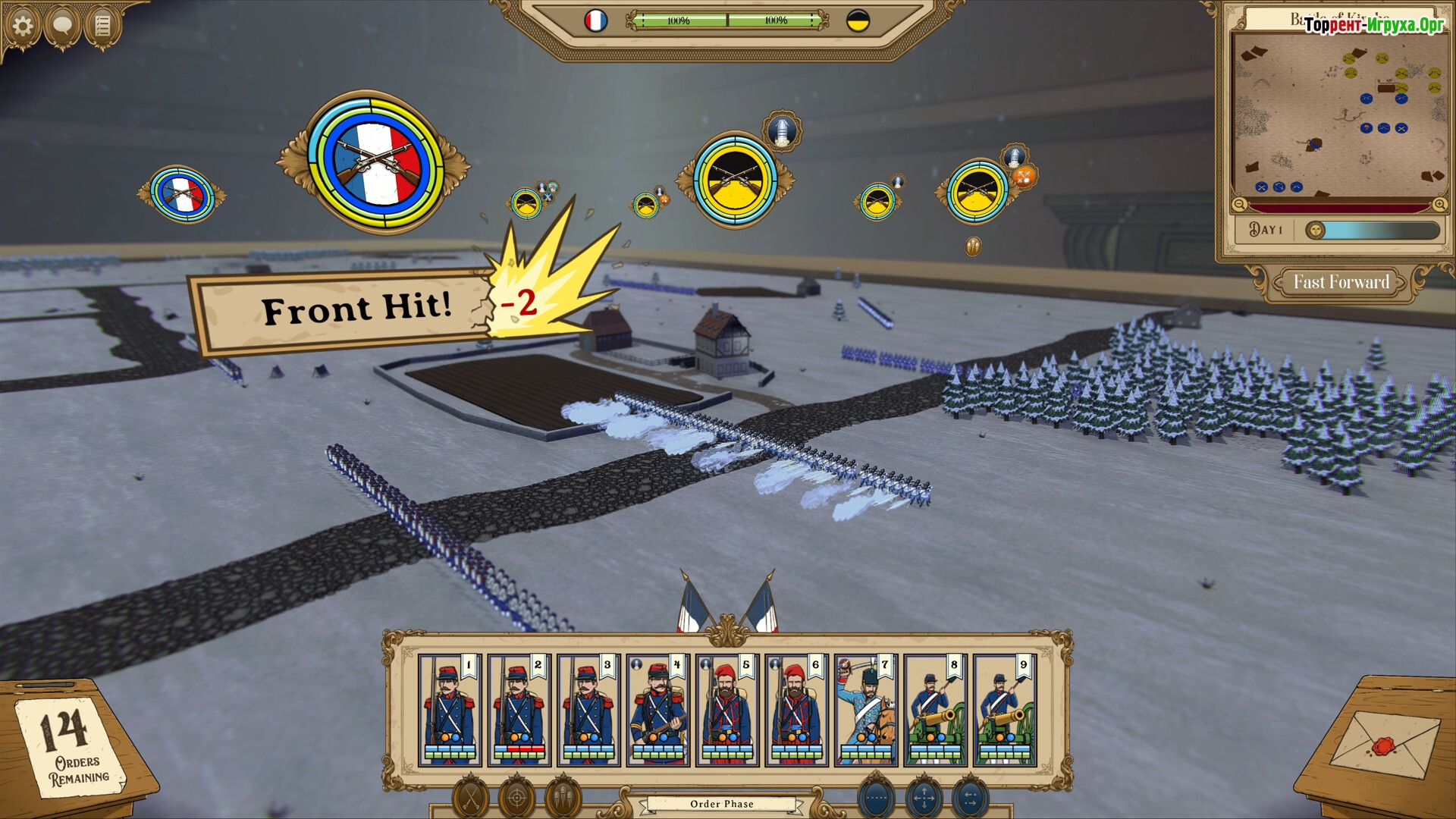1456x819 pixels.
Task: Select damaged infantry card number 2
Action: click(x=519, y=710)
